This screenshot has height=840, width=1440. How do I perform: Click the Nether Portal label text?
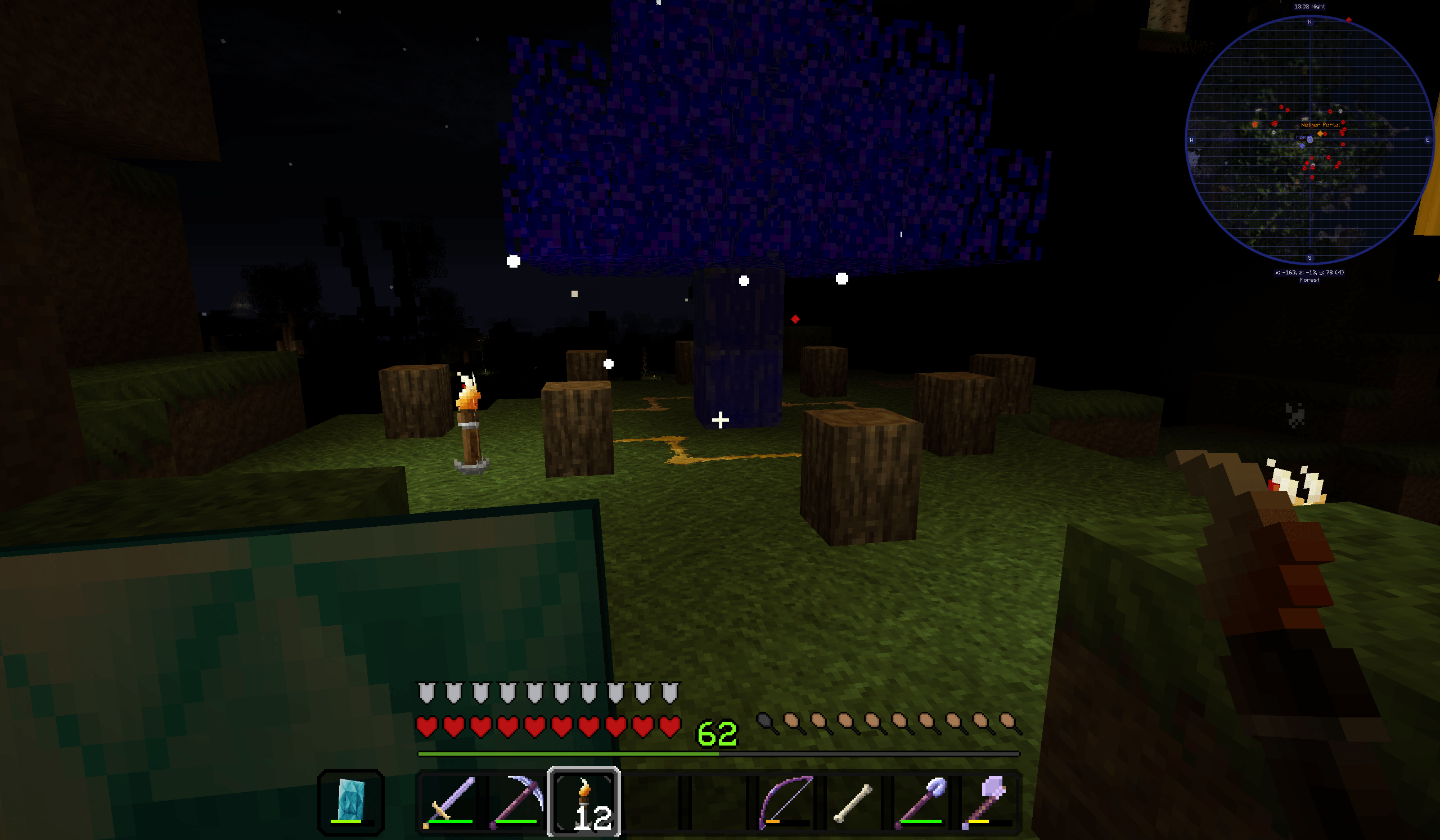point(1321,124)
